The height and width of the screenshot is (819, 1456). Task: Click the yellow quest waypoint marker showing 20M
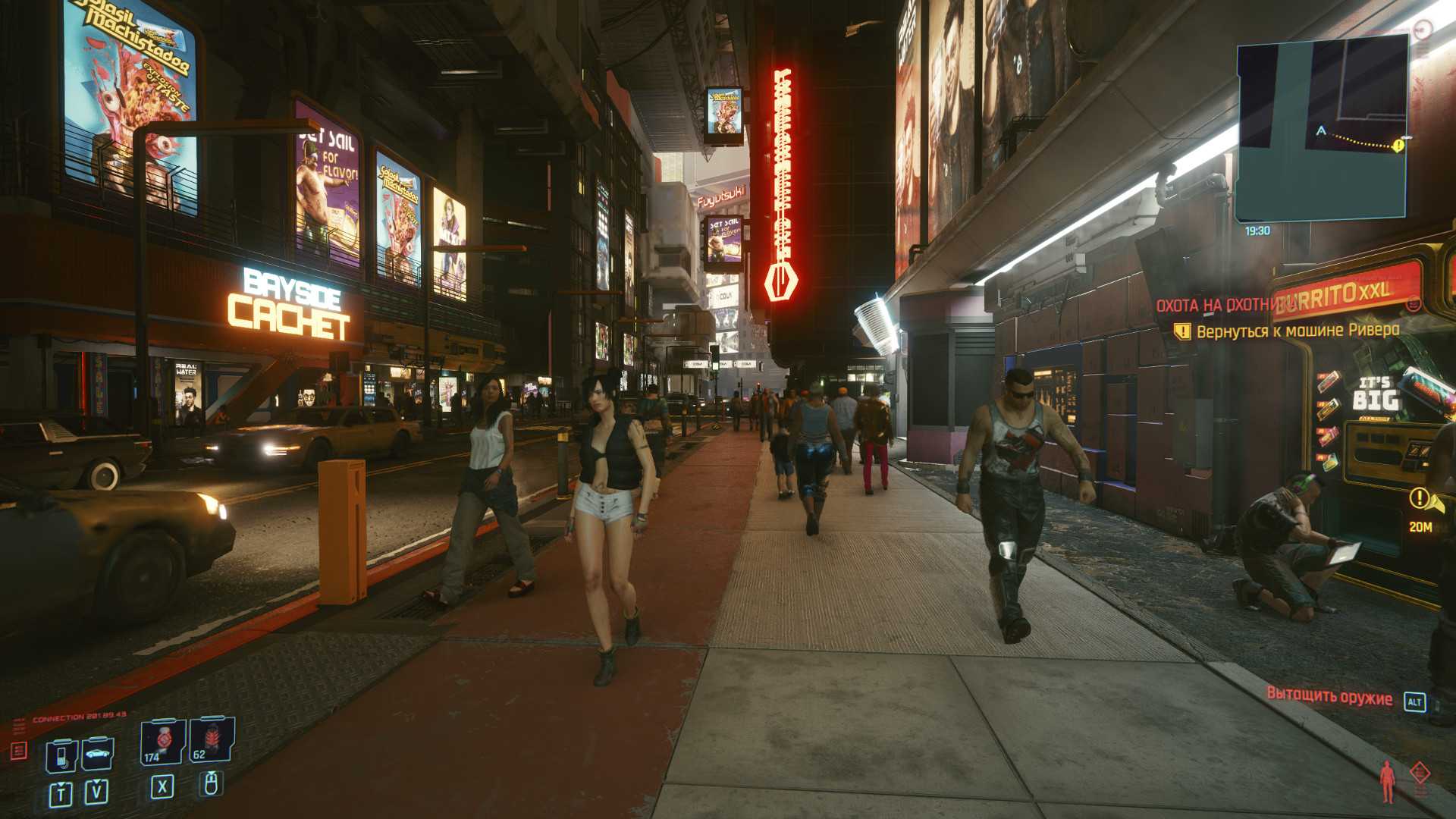(1419, 498)
